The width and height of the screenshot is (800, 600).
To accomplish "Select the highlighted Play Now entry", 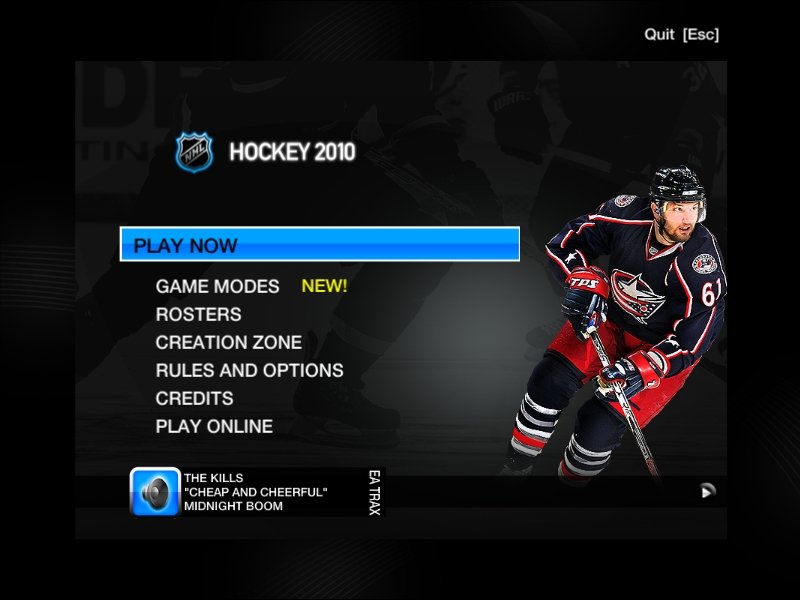I will point(319,245).
